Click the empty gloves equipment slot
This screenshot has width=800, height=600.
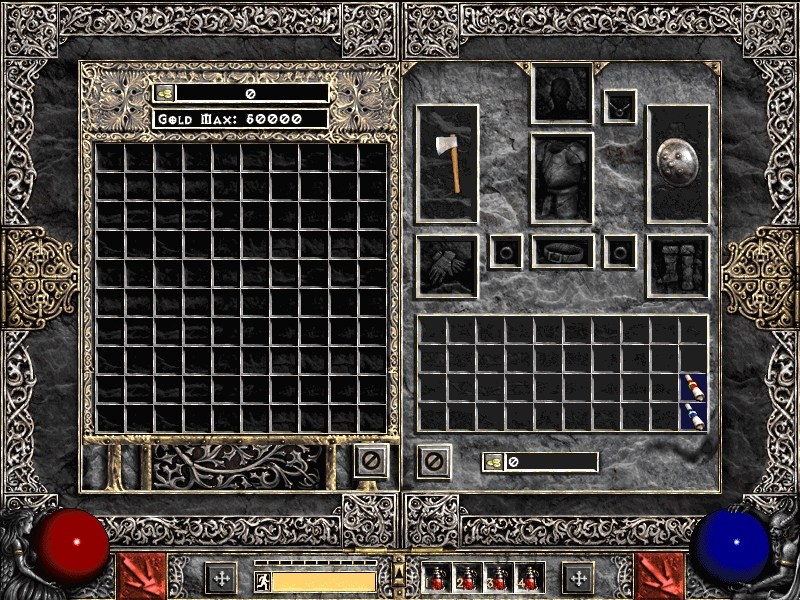447,266
